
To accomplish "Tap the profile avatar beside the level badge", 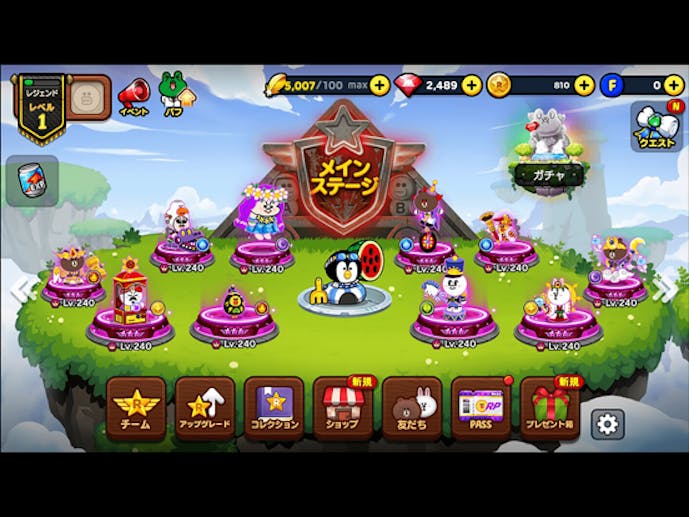I will point(89,97).
